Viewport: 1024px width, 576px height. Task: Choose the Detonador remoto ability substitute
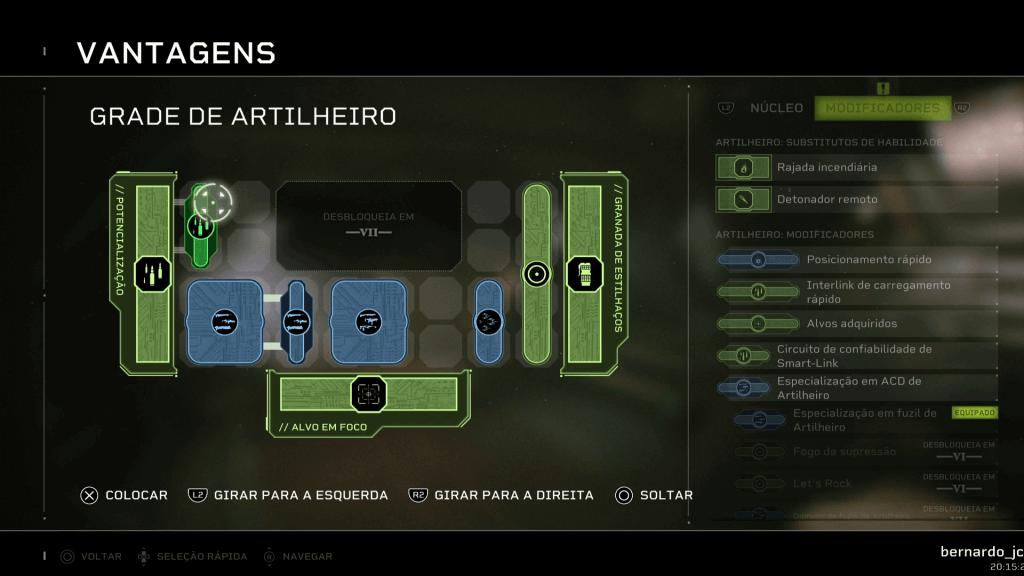pyautogui.click(x=826, y=200)
